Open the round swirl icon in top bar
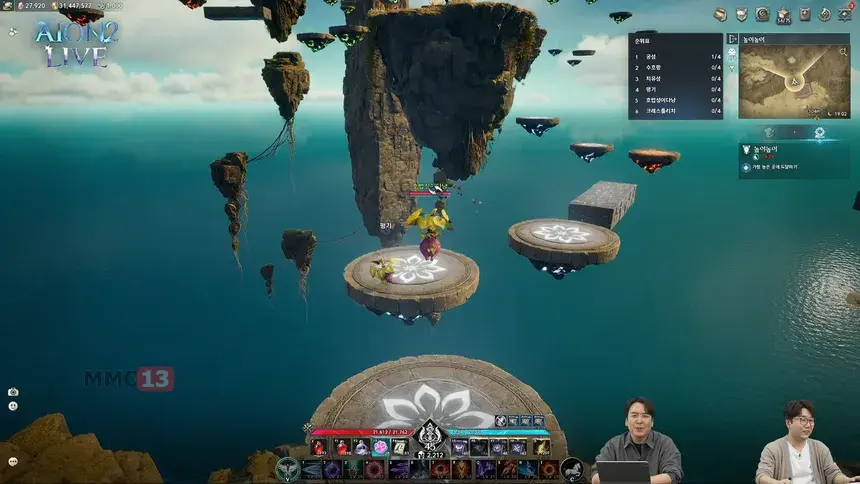The width and height of the screenshot is (860, 484). click(x=762, y=14)
